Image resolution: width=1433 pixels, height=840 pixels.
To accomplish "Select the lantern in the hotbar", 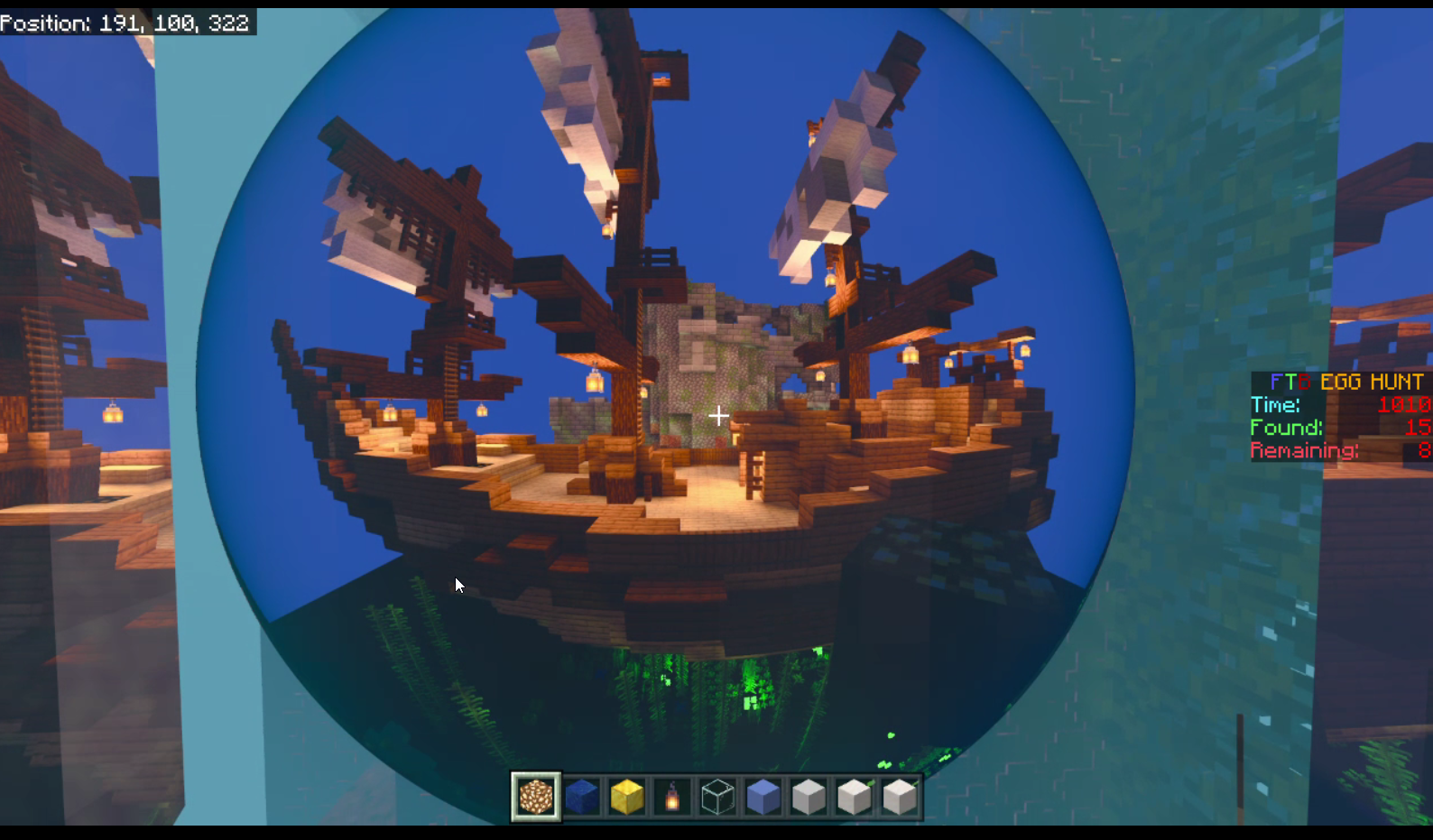I will pyautogui.click(x=672, y=797).
